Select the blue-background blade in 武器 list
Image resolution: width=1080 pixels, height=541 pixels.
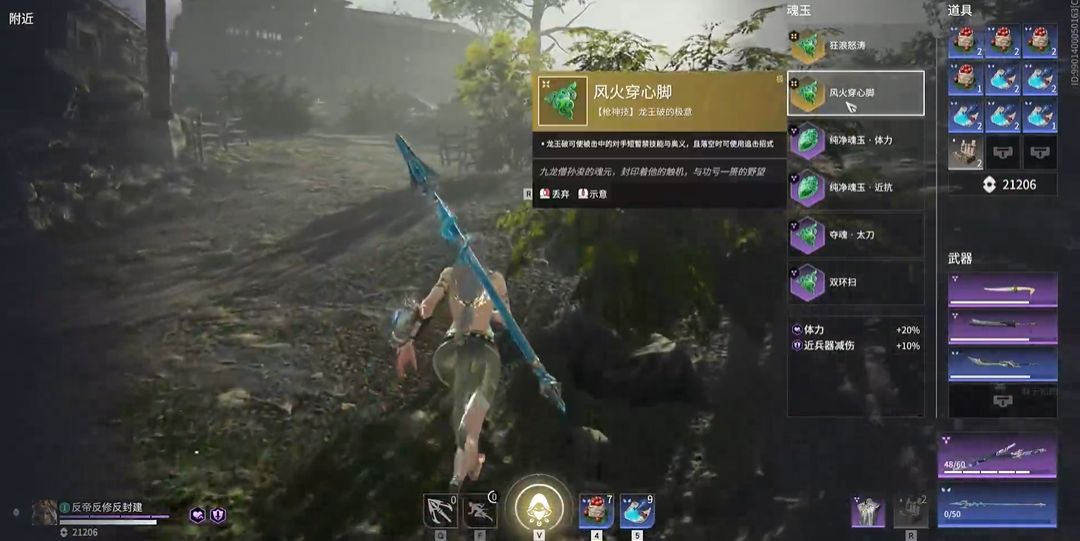click(x=1002, y=363)
